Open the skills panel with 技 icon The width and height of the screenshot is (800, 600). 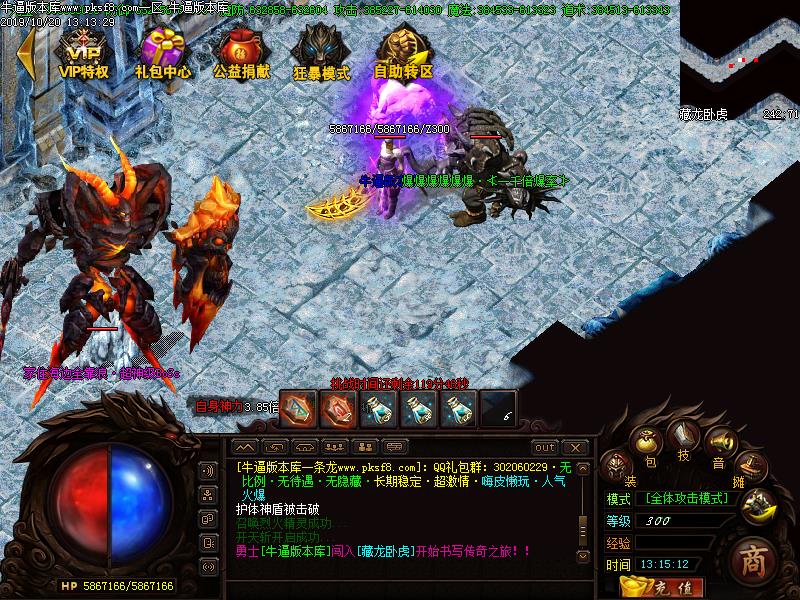[x=684, y=438]
